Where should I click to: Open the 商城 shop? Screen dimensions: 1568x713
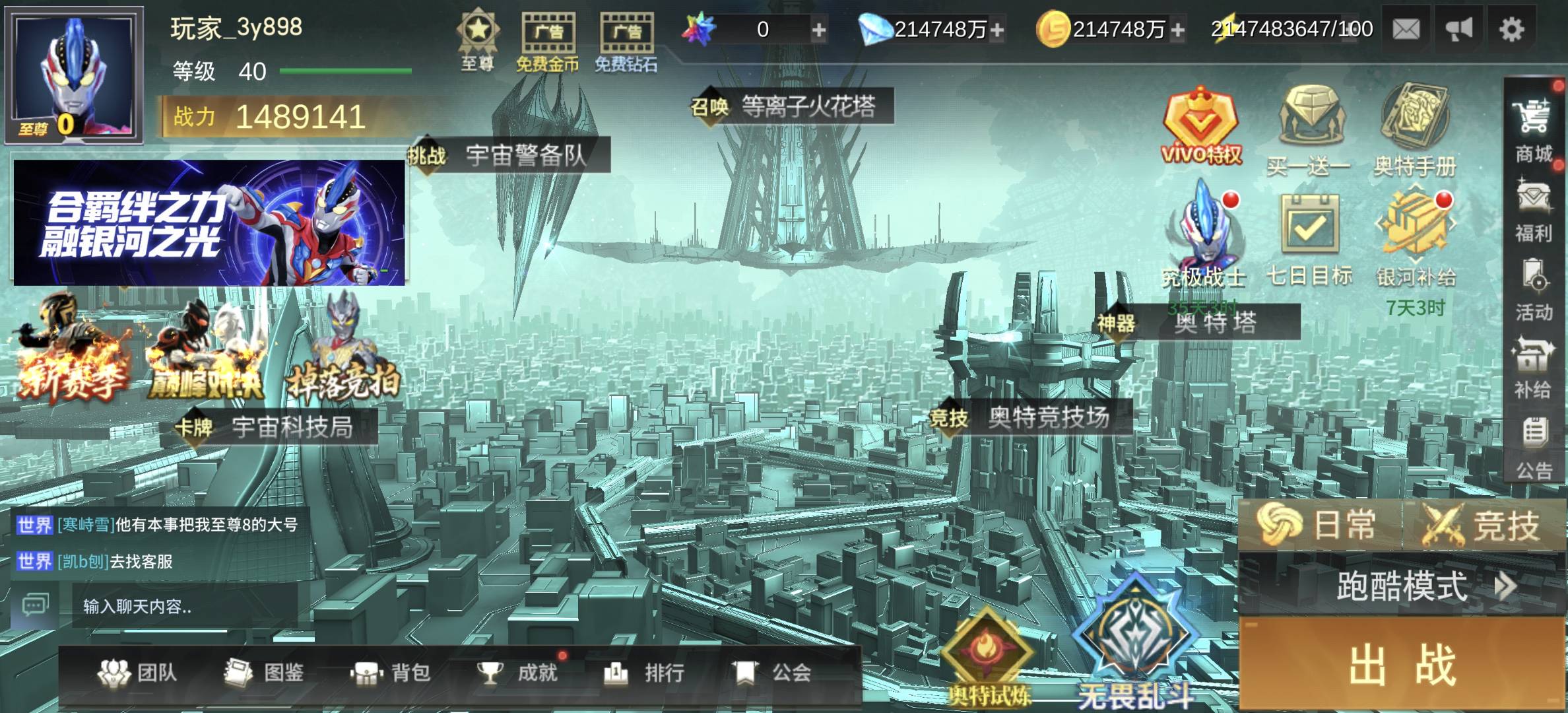click(1532, 131)
